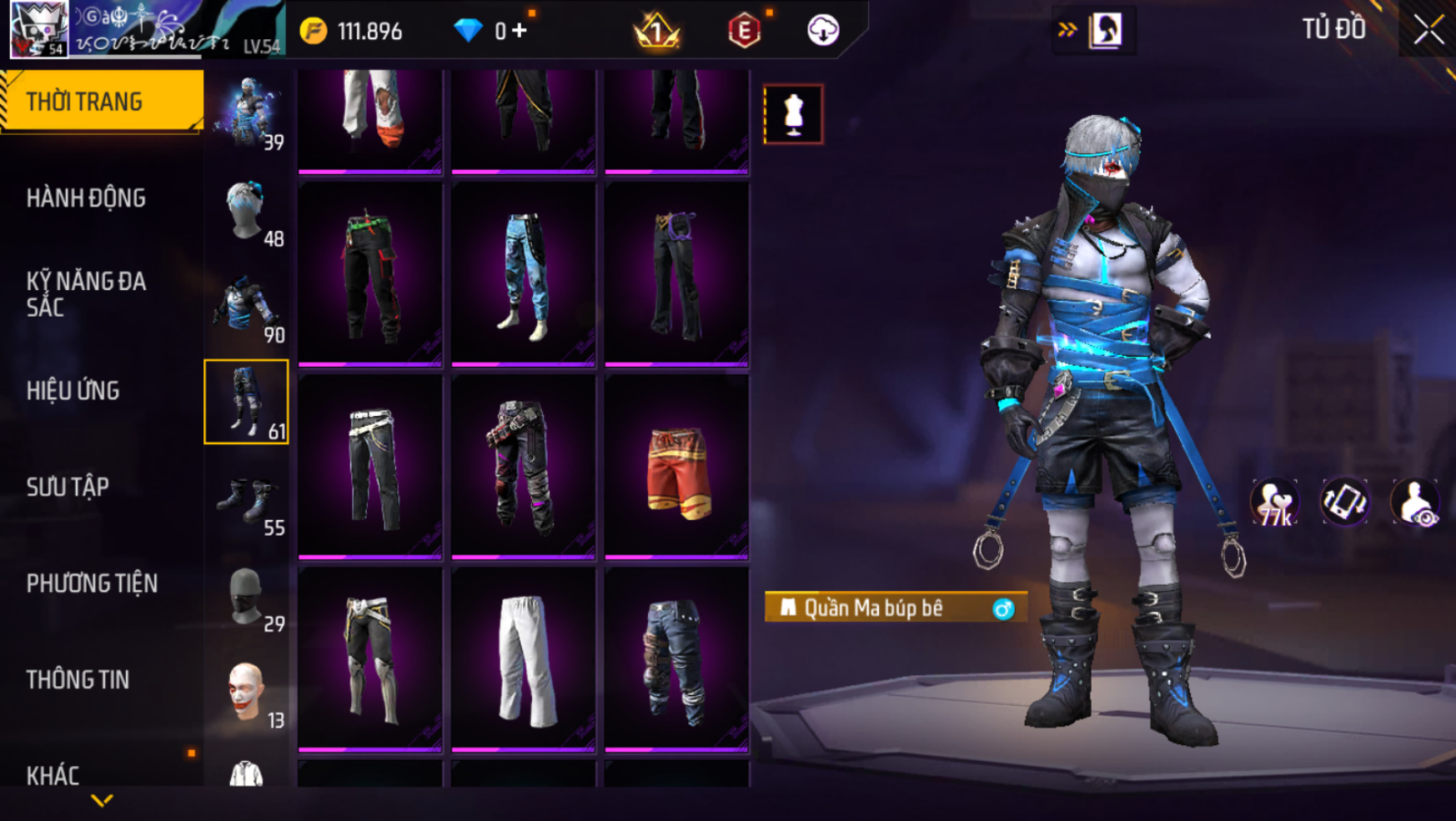Open the Hành Động menu
The image size is (1456, 821).
click(x=86, y=198)
